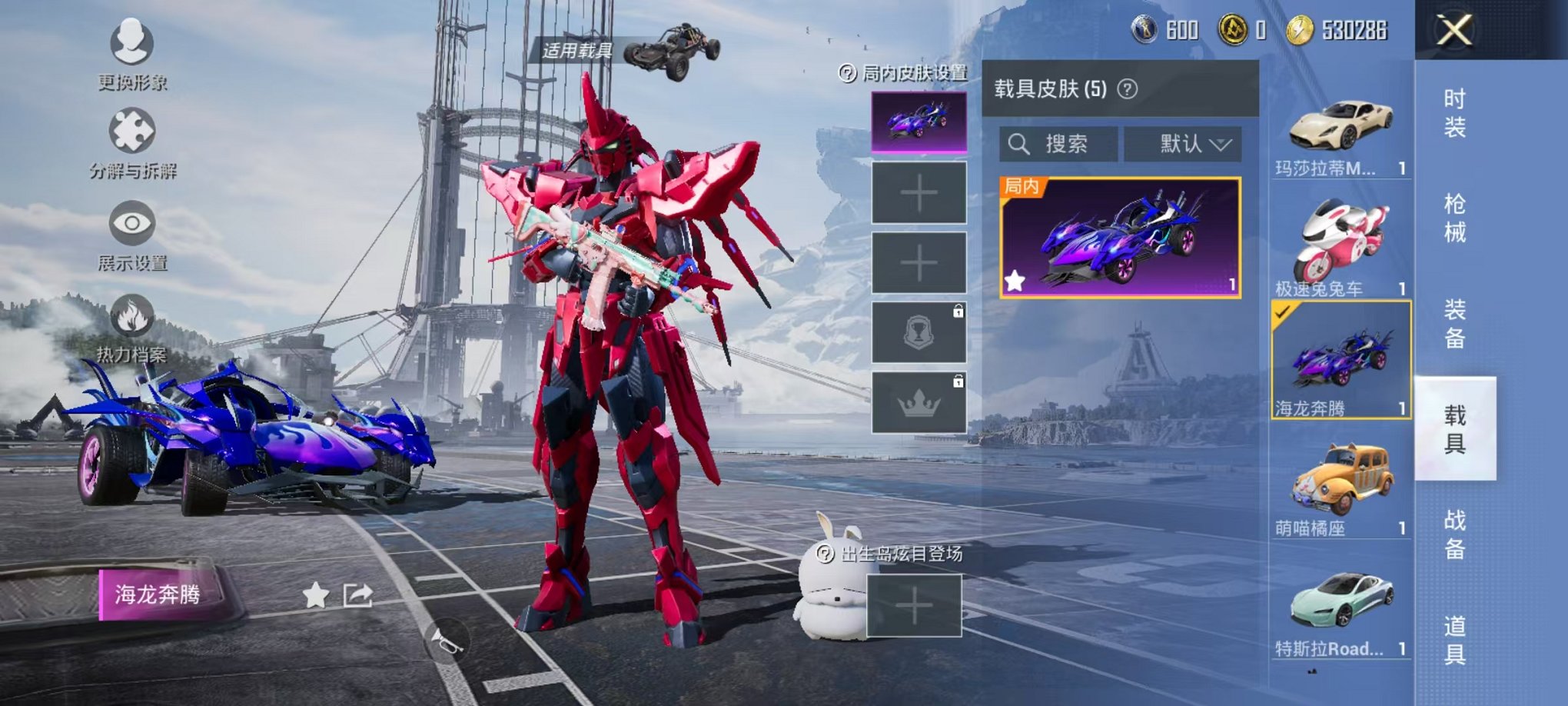1568x706 pixels.
Task: Close the wardrobe with the X button
Action: 1454,31
